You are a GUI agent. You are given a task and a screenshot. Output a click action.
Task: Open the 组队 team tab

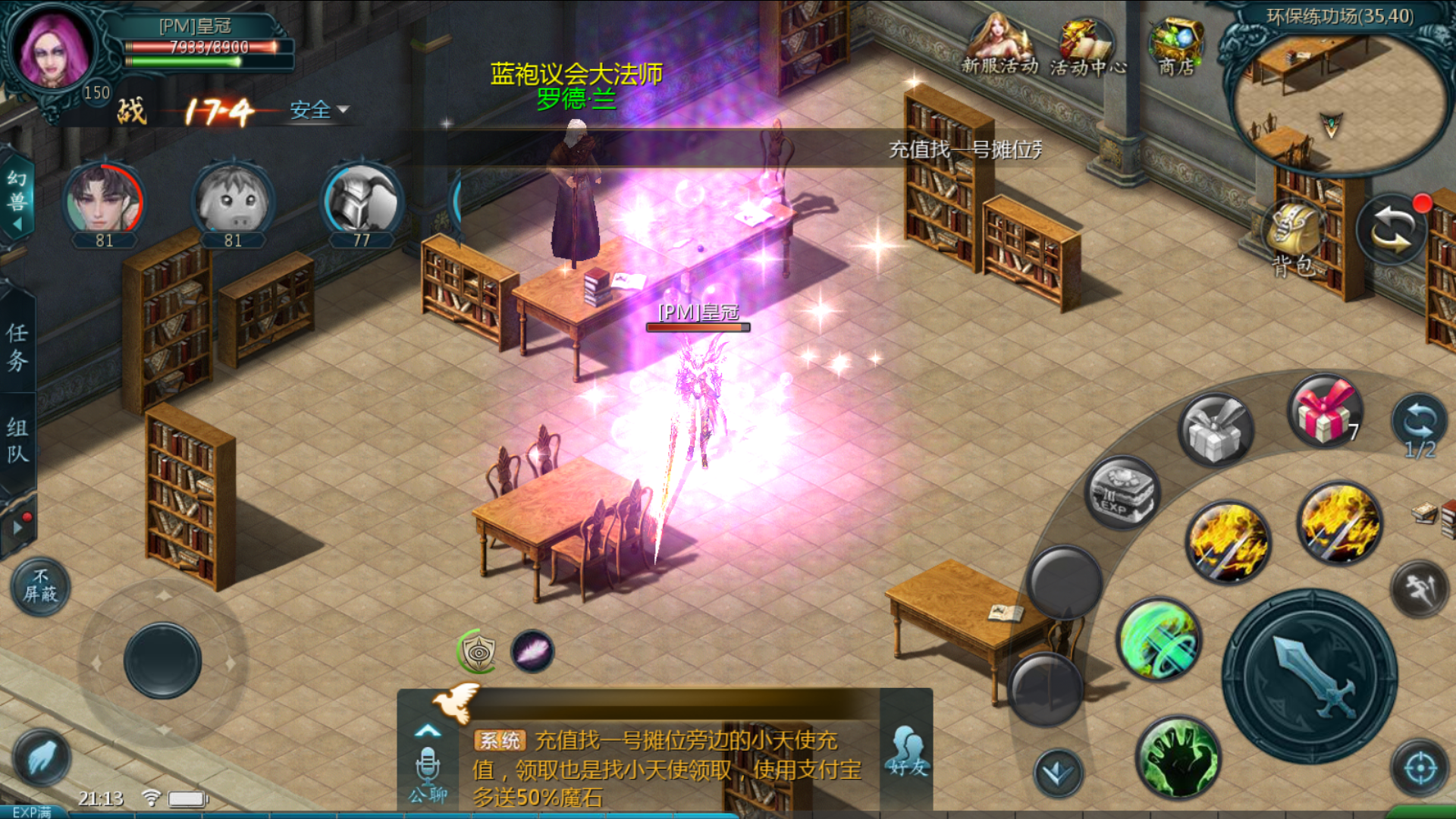pyautogui.click(x=17, y=440)
